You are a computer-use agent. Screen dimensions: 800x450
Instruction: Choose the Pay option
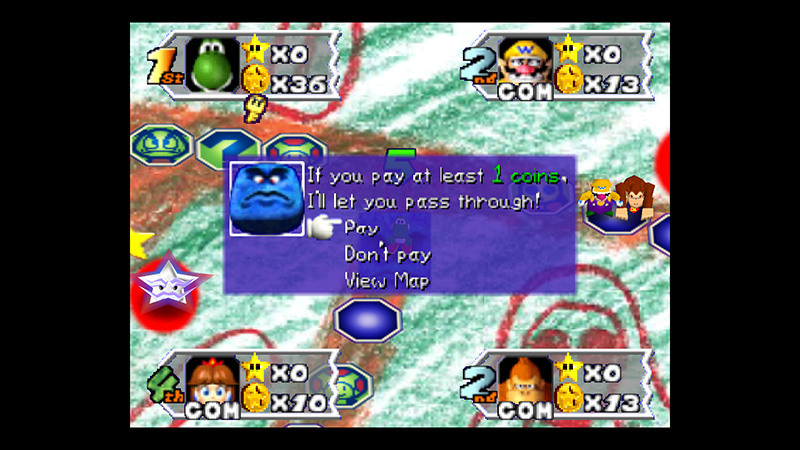pyautogui.click(x=362, y=229)
